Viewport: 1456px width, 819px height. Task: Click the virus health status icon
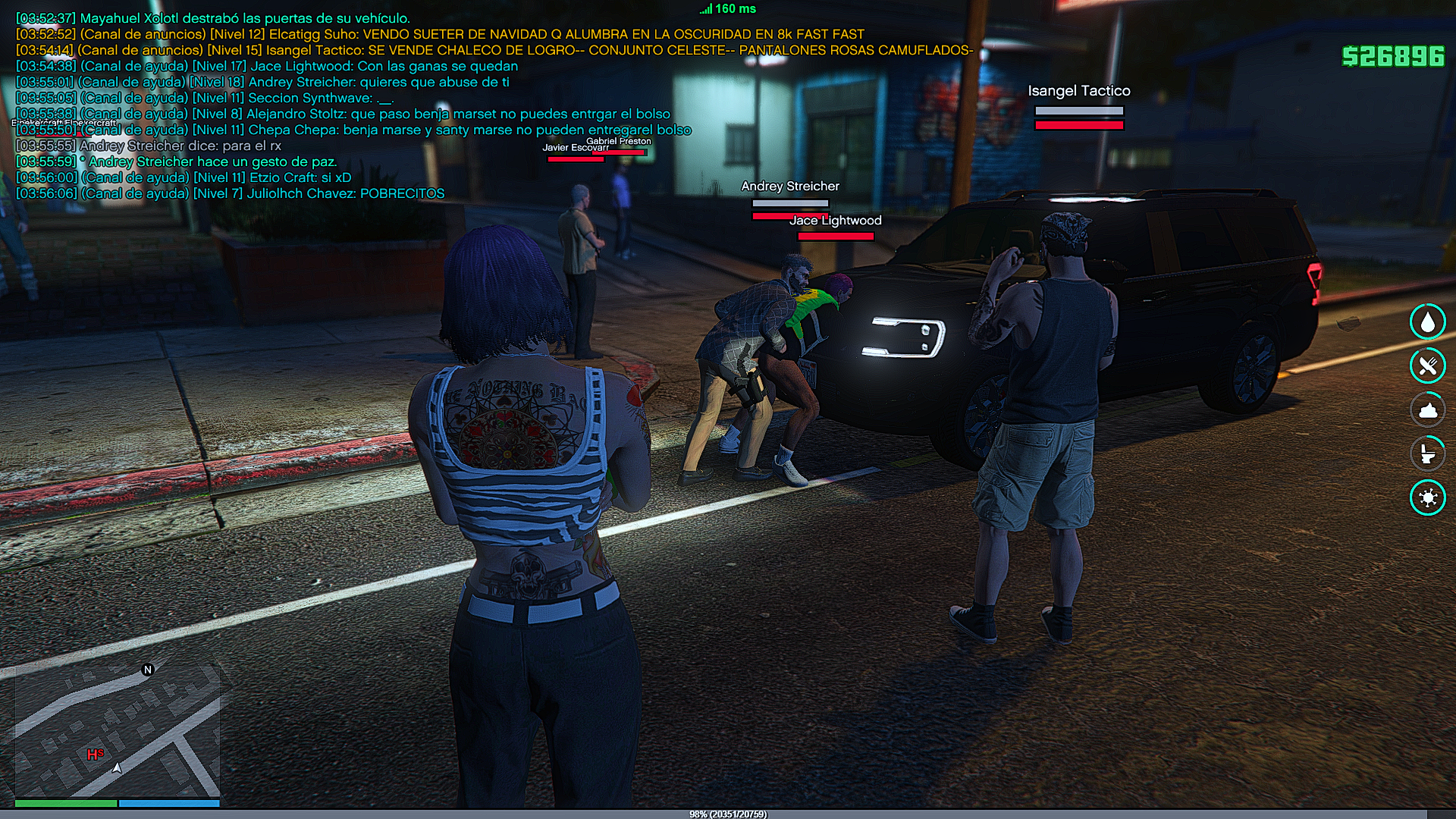pyautogui.click(x=1428, y=497)
